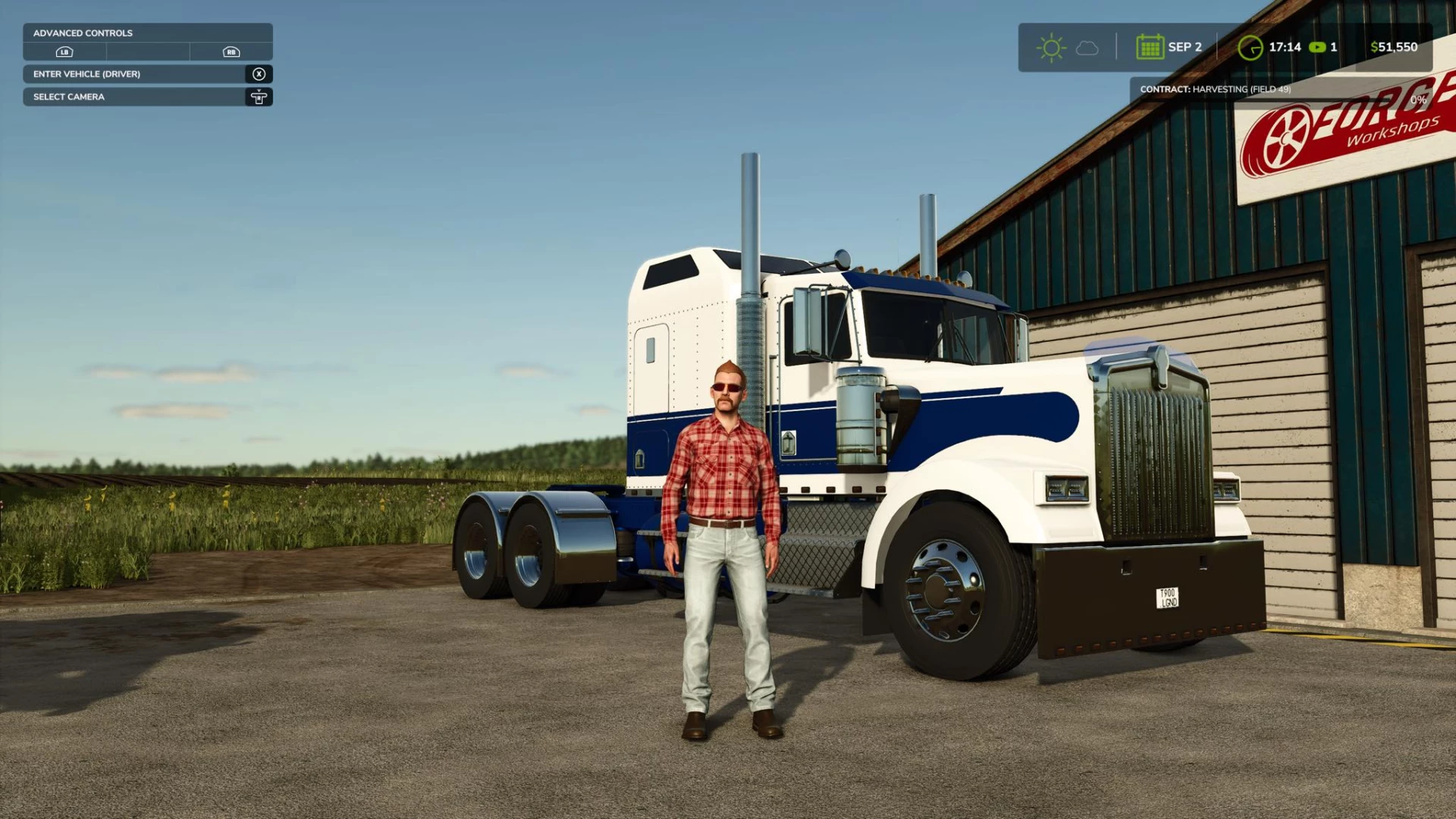The height and width of the screenshot is (819, 1456).
Task: Select the time scale play icon
Action: point(1316,47)
